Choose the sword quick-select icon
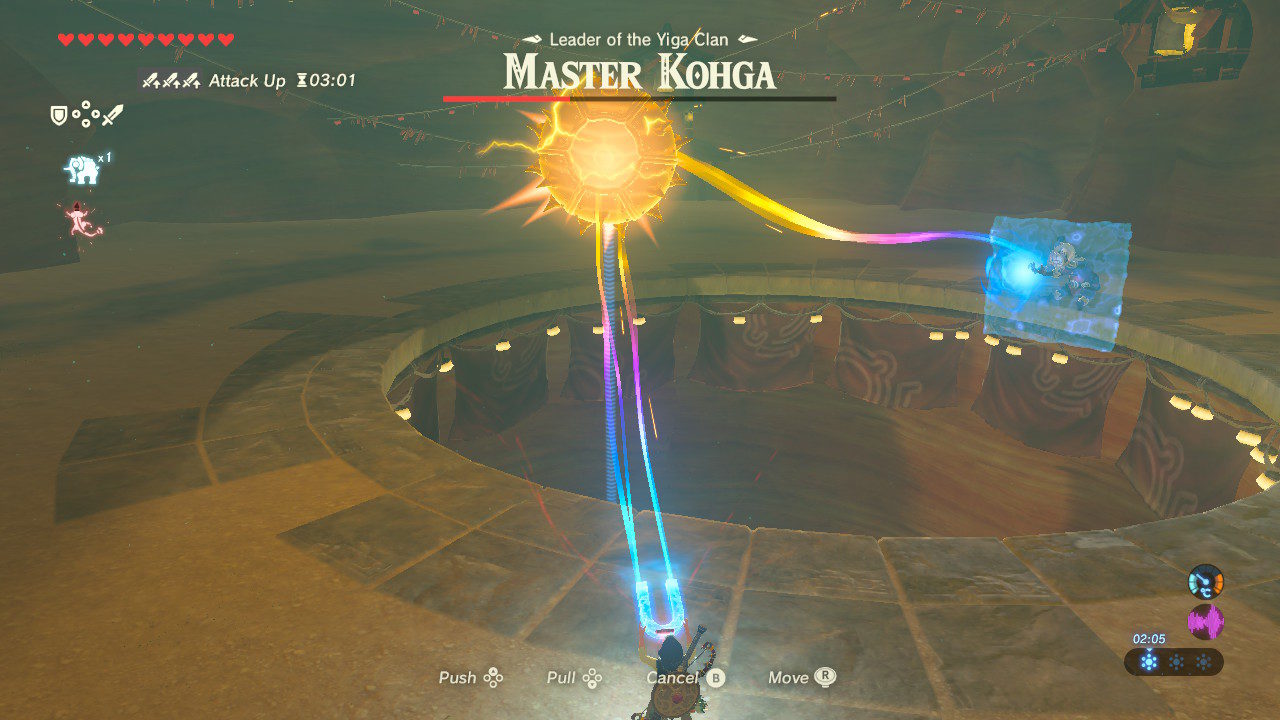The height and width of the screenshot is (720, 1280). click(112, 116)
